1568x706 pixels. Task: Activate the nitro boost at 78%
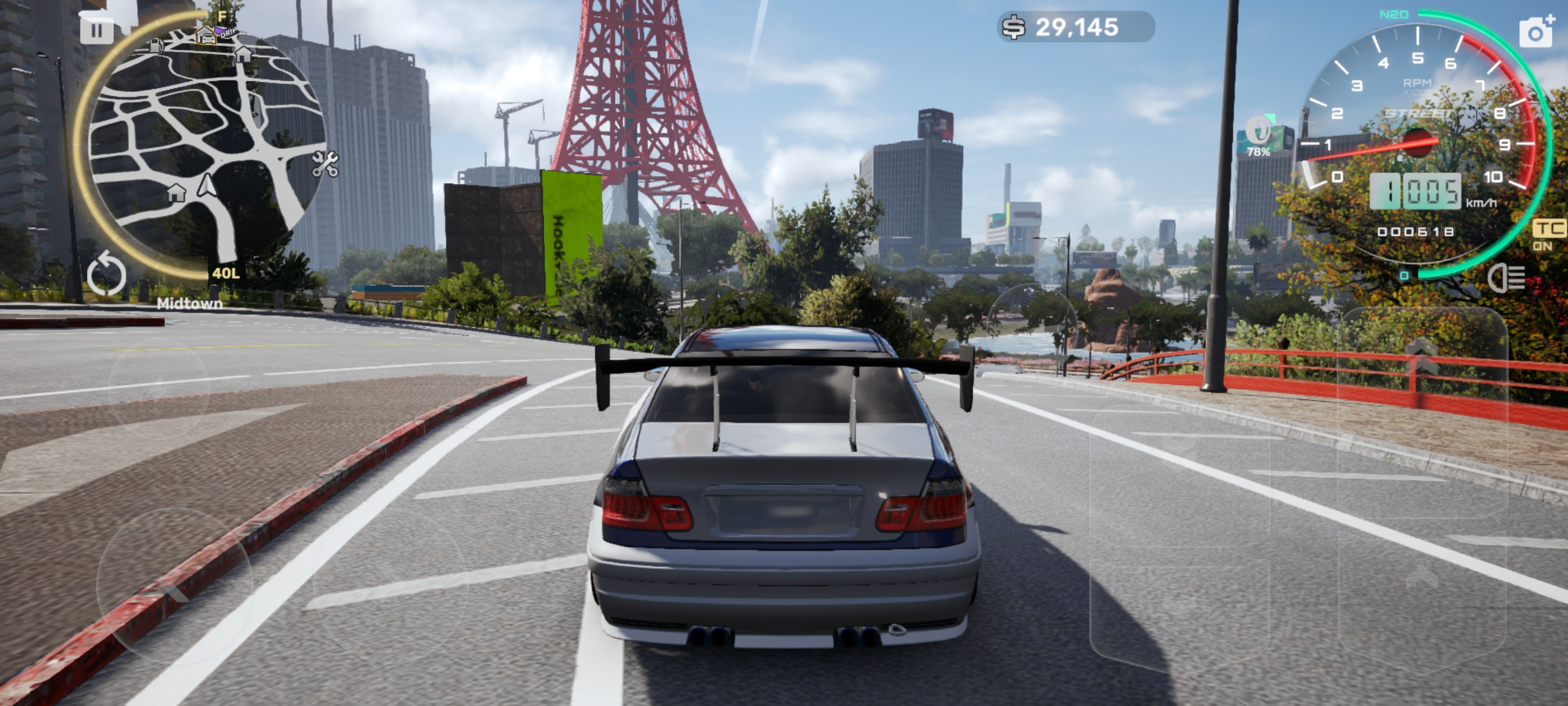(x=1258, y=135)
